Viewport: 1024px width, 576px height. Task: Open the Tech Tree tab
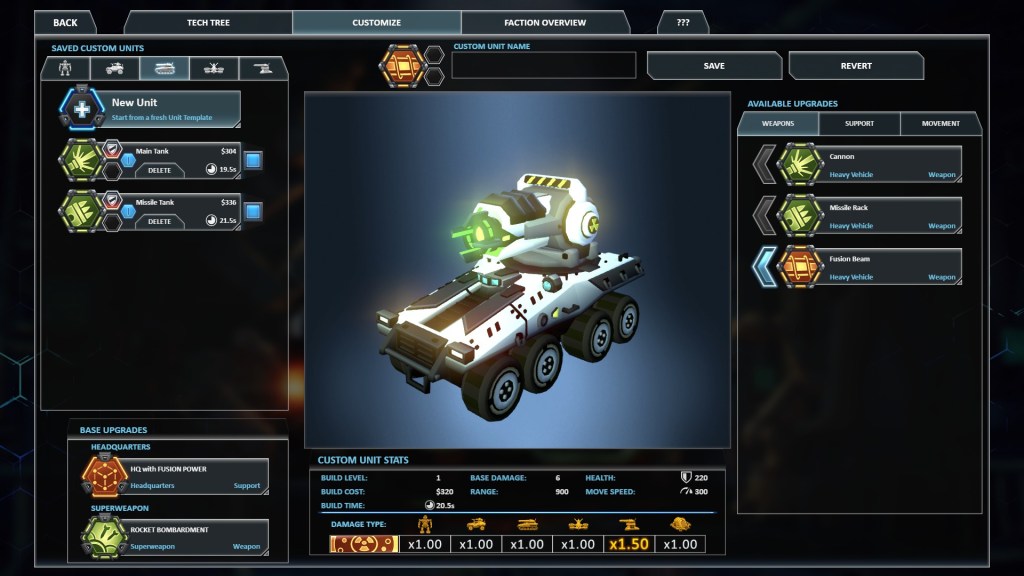pyautogui.click(x=208, y=22)
